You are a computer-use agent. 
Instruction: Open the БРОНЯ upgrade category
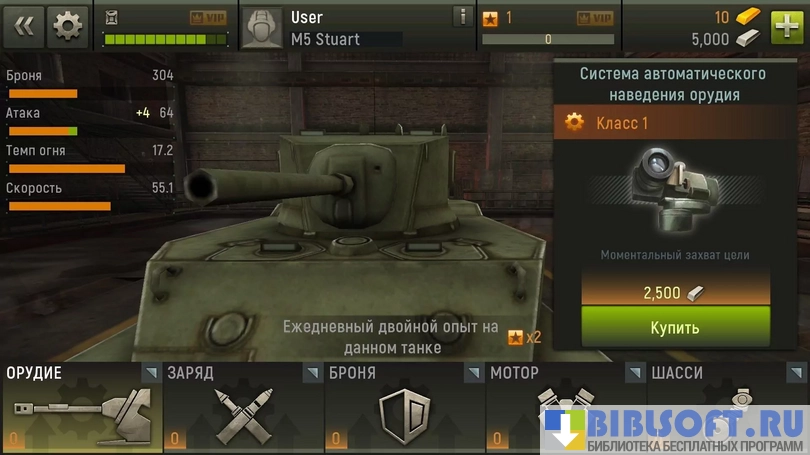click(x=404, y=407)
